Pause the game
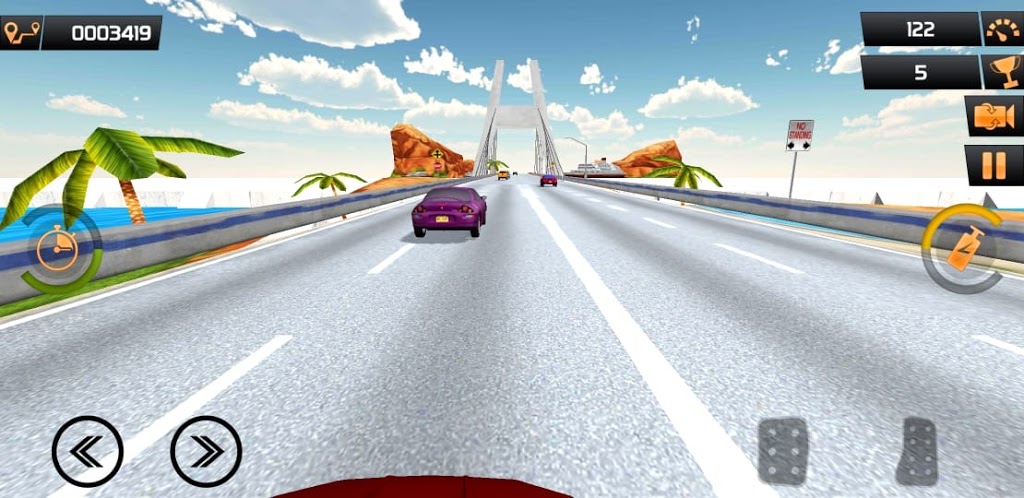The height and width of the screenshot is (498, 1024). point(993,165)
